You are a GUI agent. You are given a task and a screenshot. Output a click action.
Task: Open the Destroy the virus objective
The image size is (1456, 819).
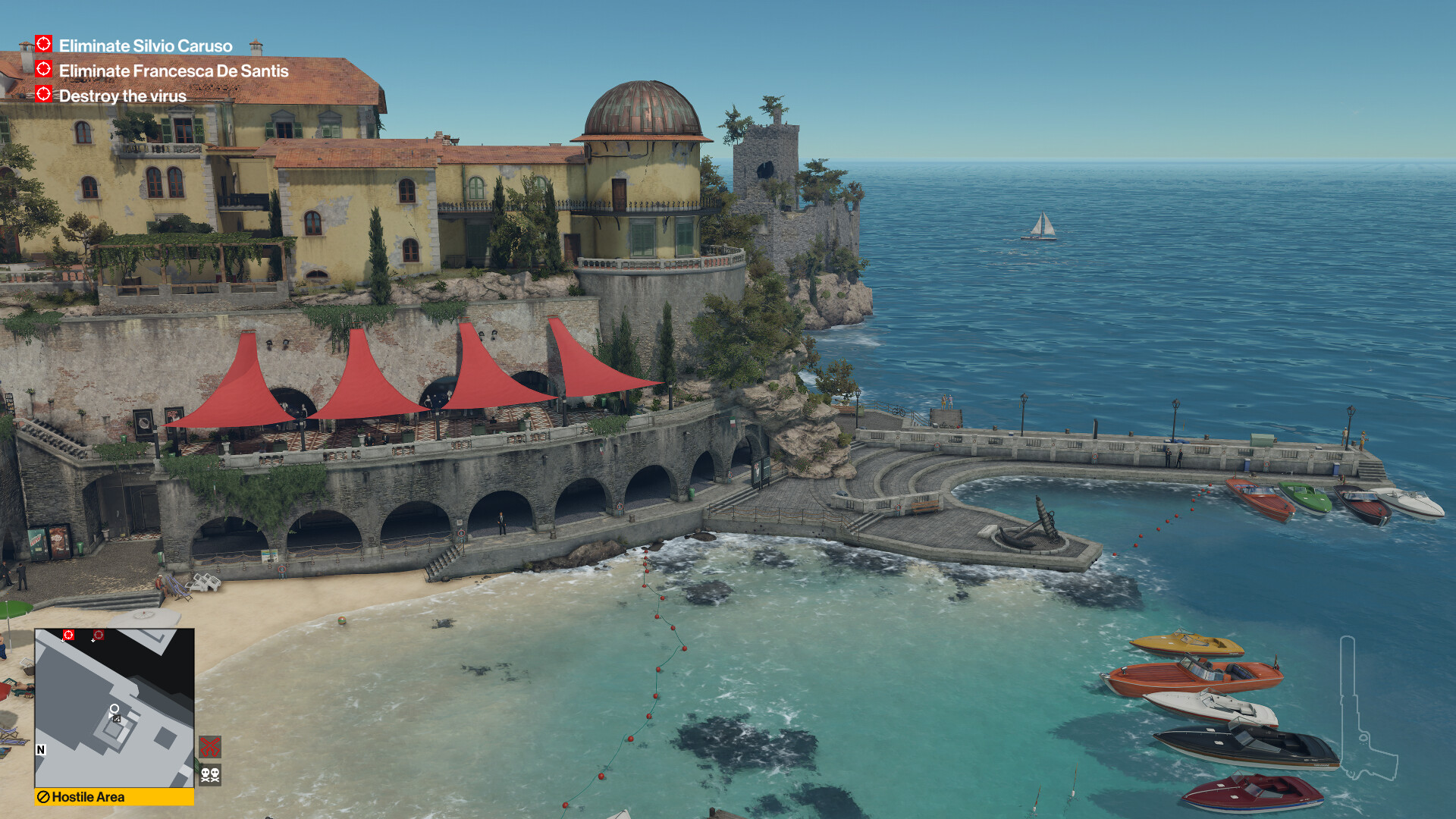point(122,96)
